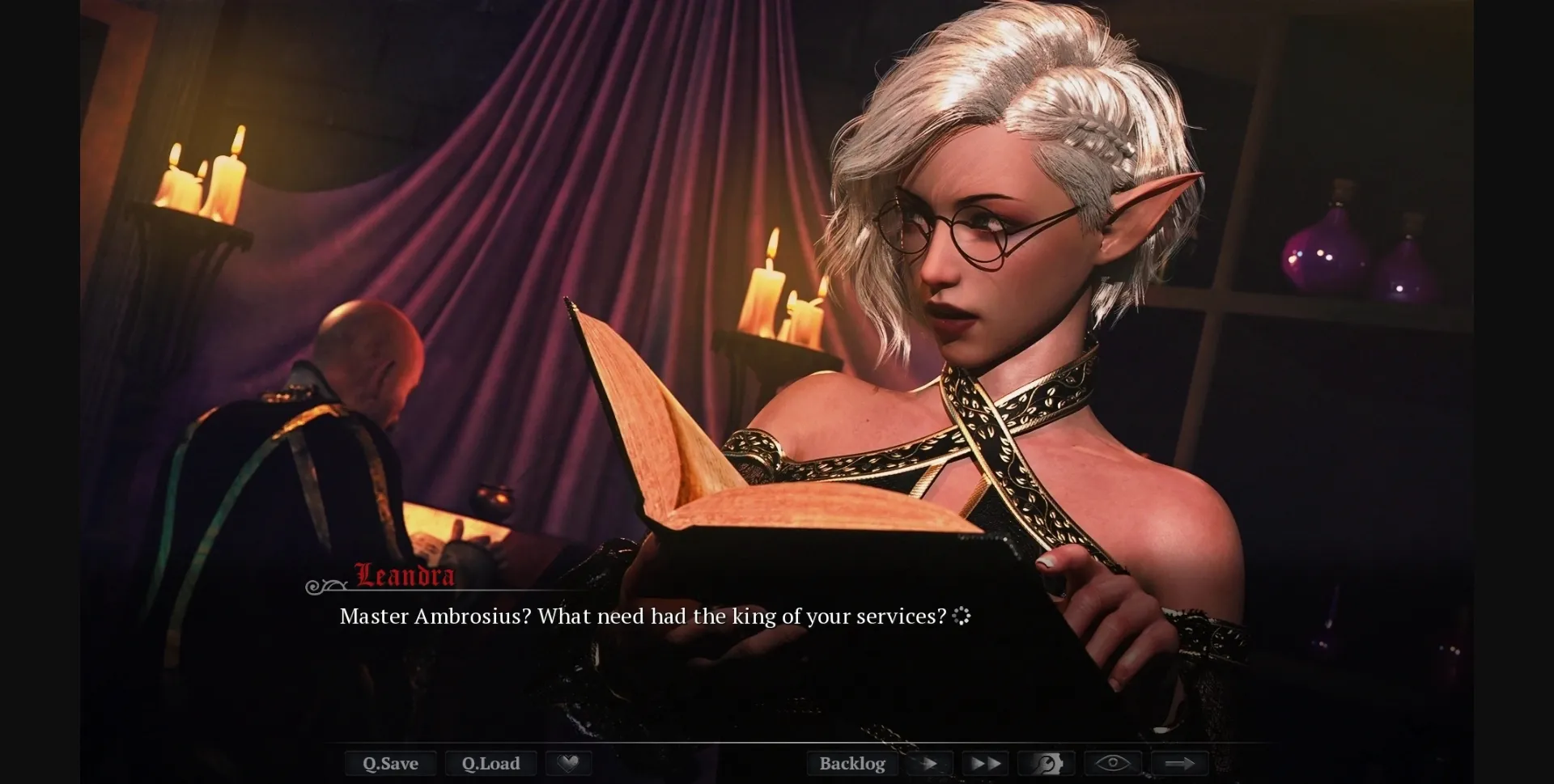Image resolution: width=1554 pixels, height=784 pixels.
Task: Click the single play-arrow icon right of Backlog
Action: [x=929, y=763]
